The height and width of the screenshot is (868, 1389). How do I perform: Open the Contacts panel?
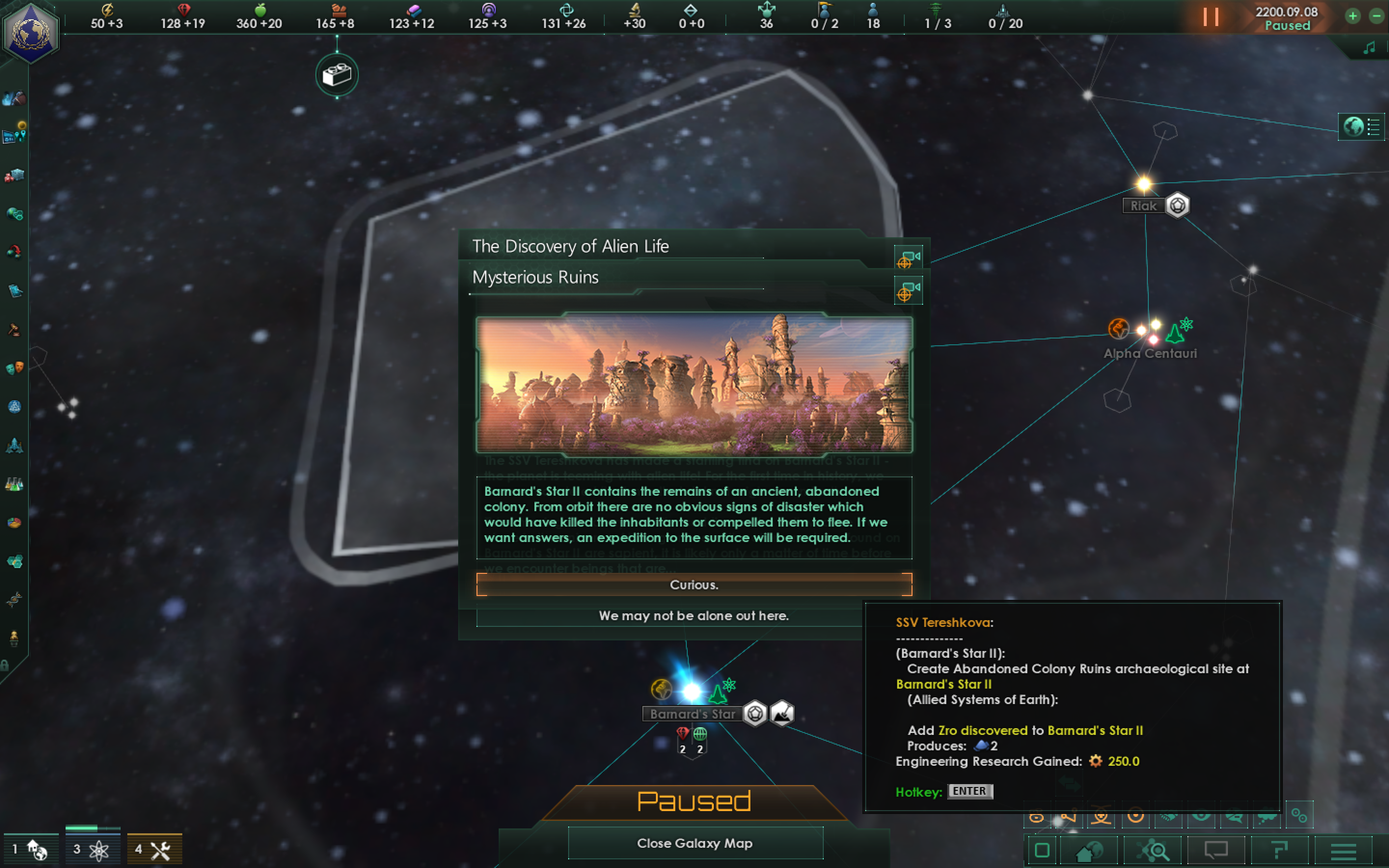click(x=14, y=99)
